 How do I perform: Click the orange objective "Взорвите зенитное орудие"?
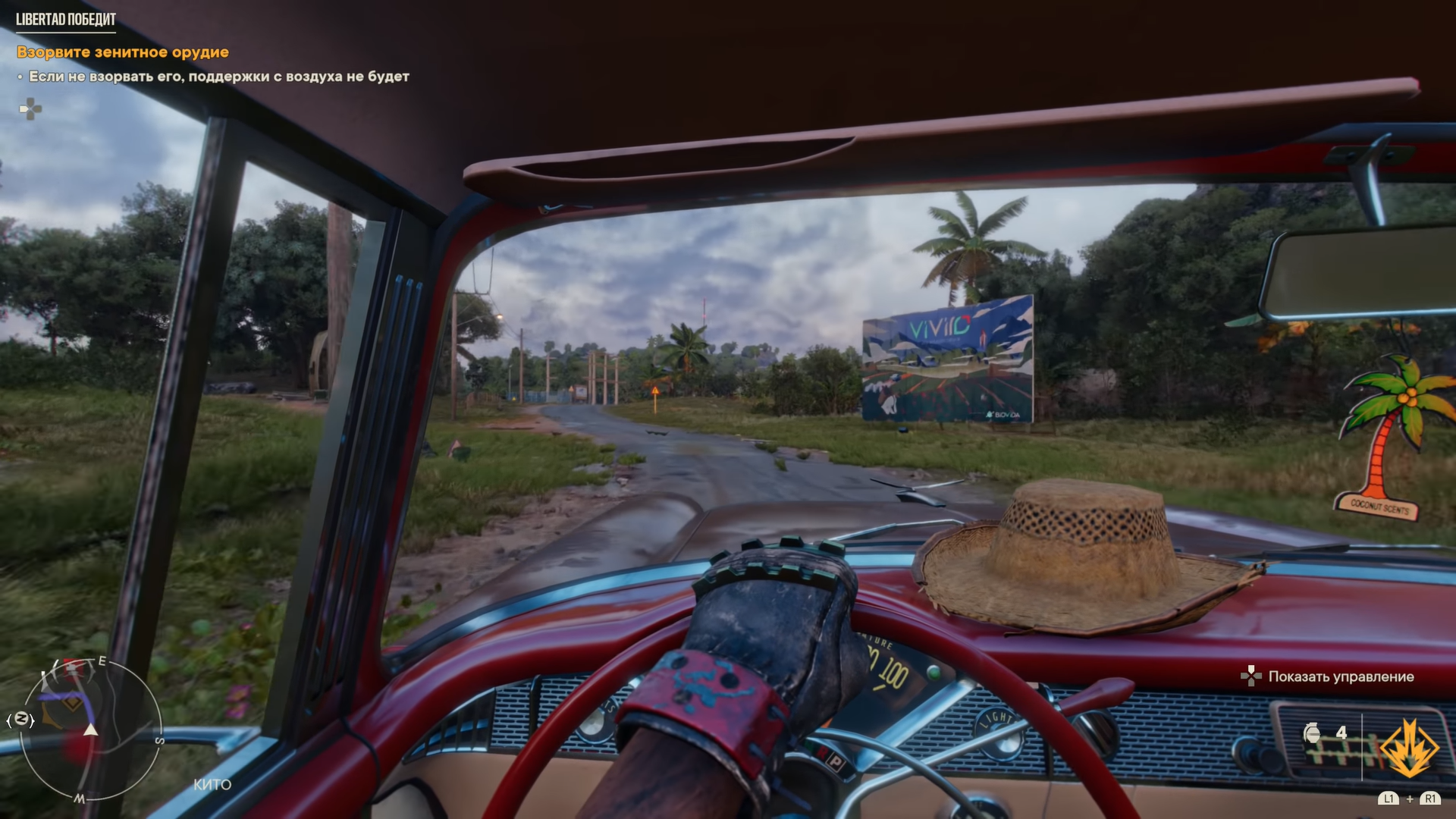pos(123,52)
